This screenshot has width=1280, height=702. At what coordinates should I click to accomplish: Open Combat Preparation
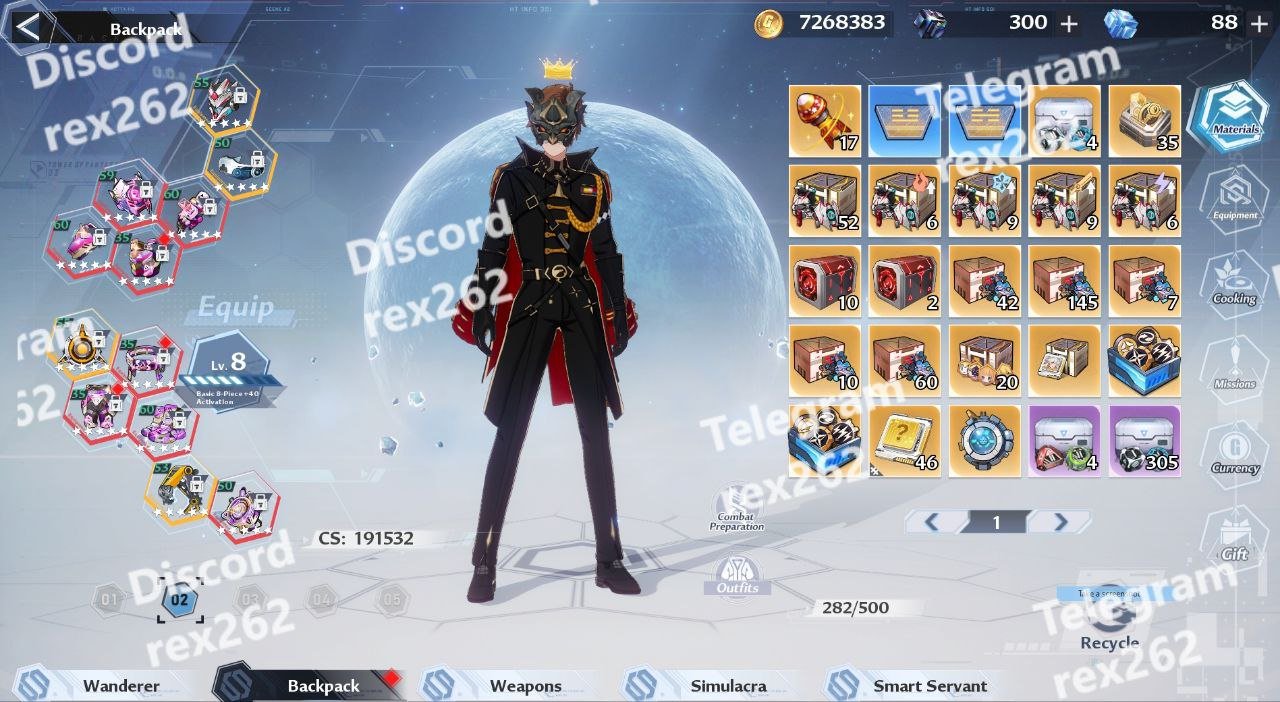pyautogui.click(x=737, y=507)
